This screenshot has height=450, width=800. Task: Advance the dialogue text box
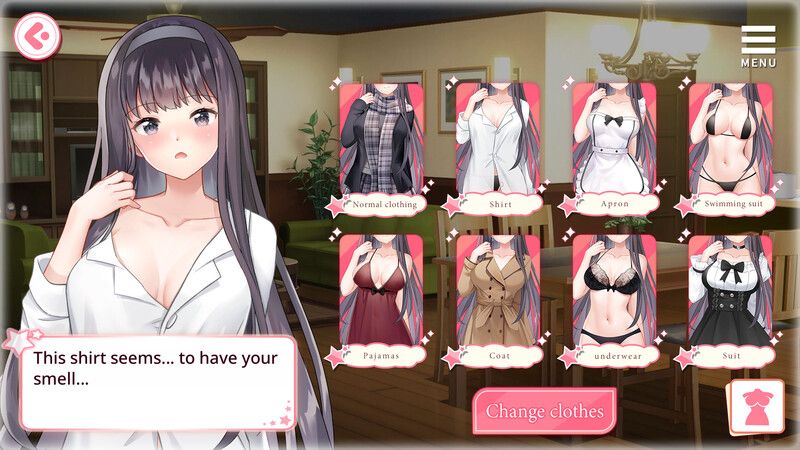click(x=158, y=382)
